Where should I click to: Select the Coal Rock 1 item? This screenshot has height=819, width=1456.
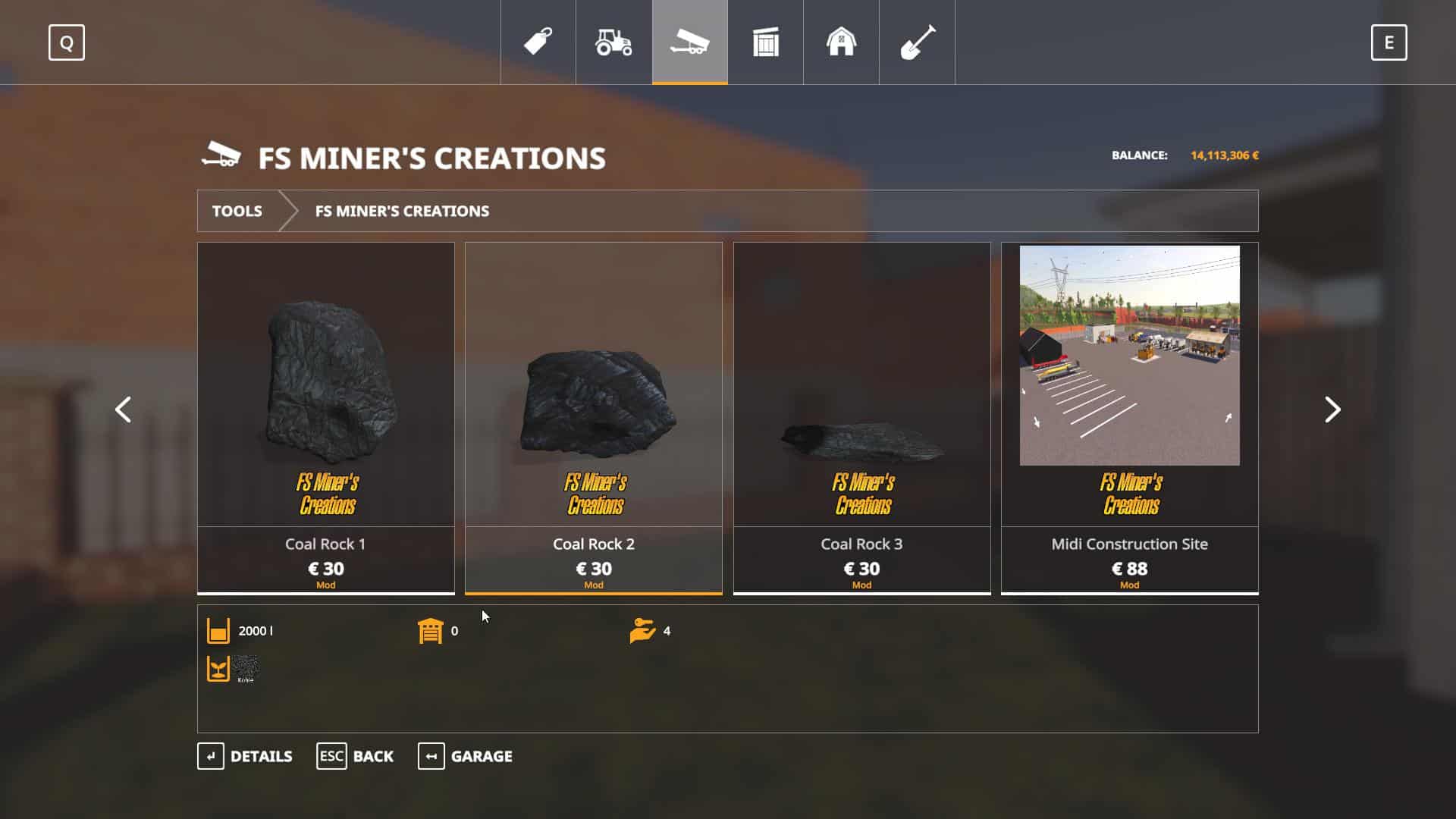pyautogui.click(x=326, y=417)
